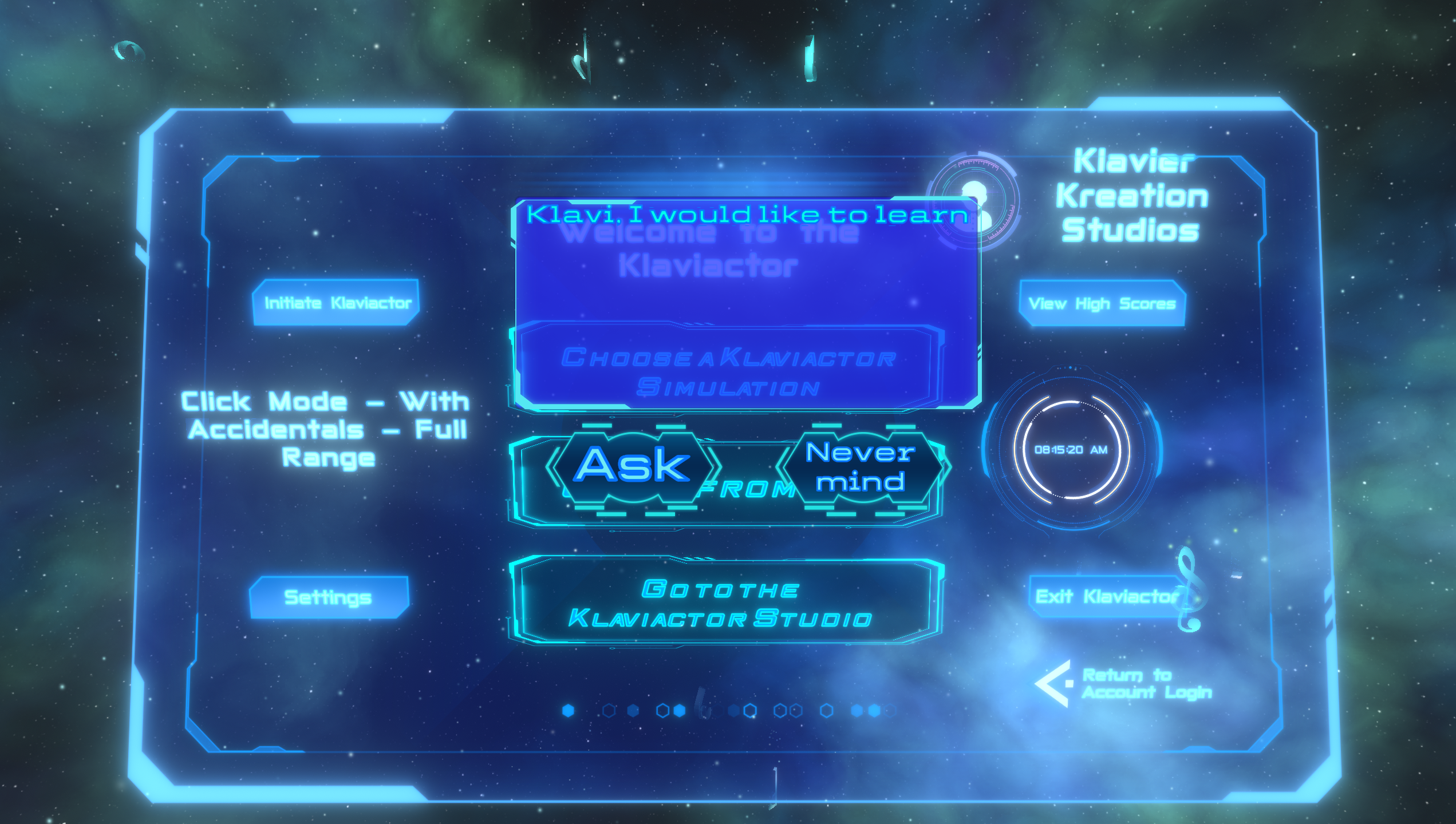The height and width of the screenshot is (824, 1456).
Task: Expand the Click Mode With Accidentals option
Action: [325, 428]
